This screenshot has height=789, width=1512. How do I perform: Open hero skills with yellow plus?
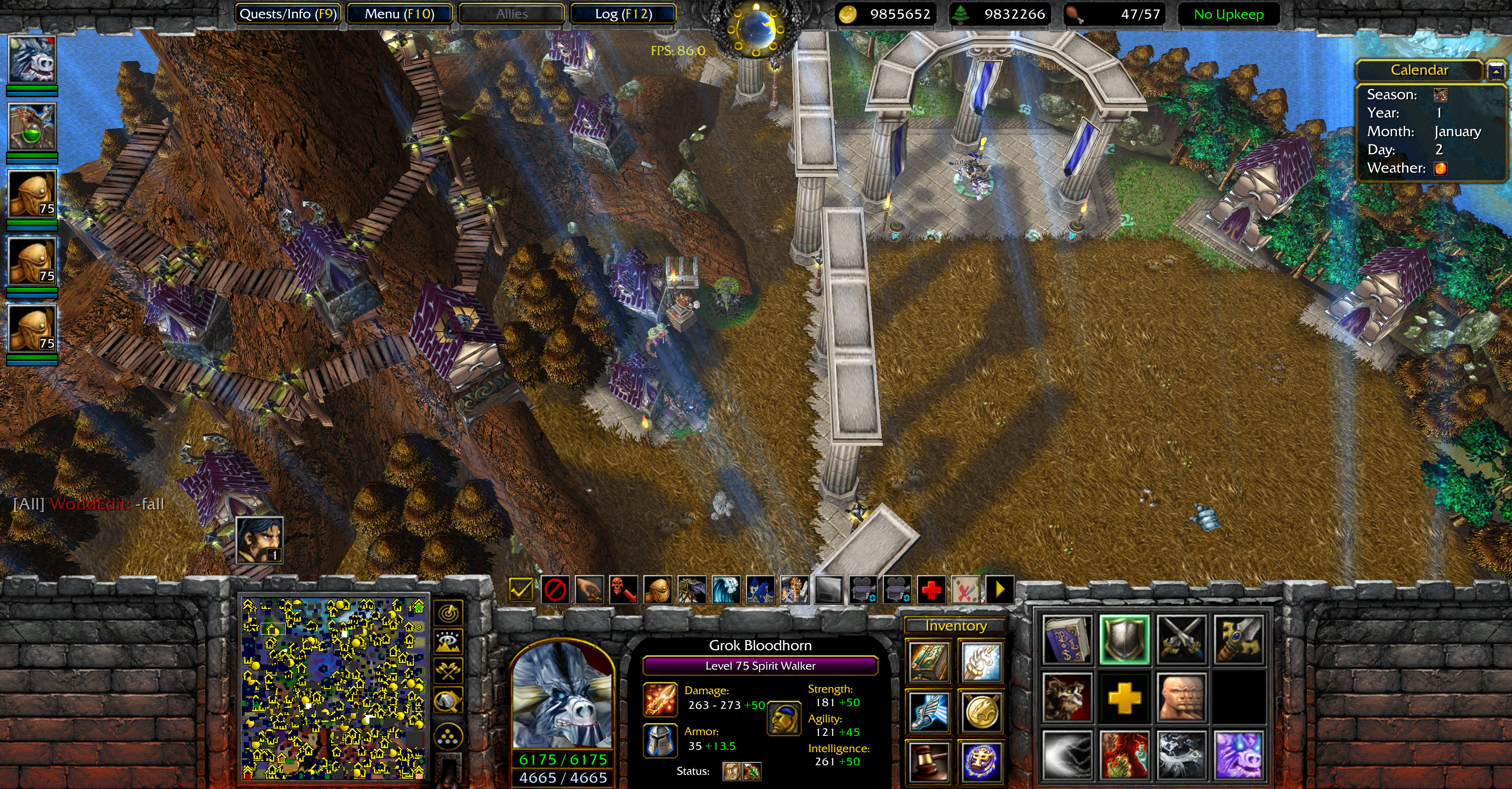point(1124,697)
